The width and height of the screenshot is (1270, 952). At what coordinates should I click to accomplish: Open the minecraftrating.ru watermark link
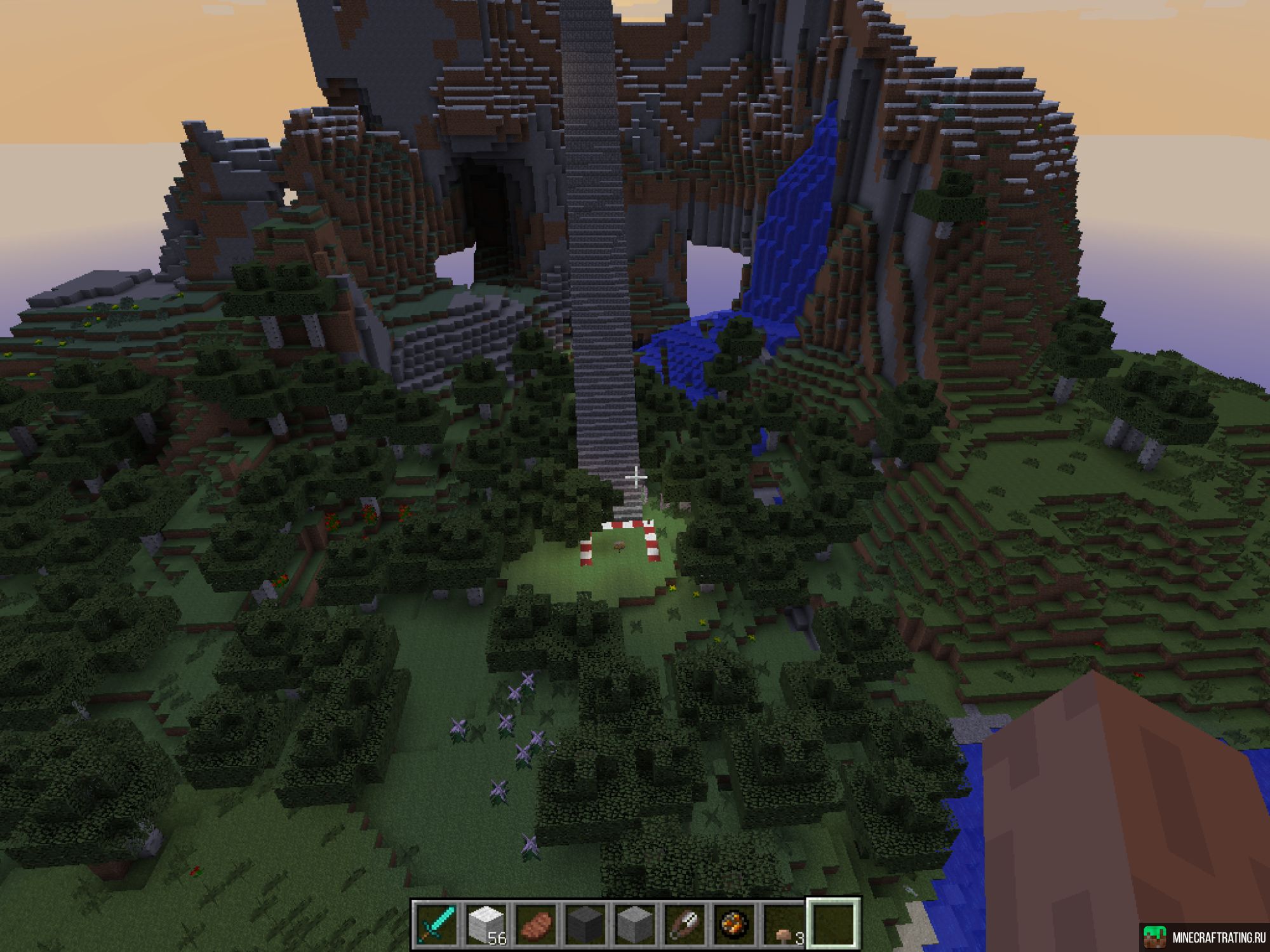(1204, 938)
